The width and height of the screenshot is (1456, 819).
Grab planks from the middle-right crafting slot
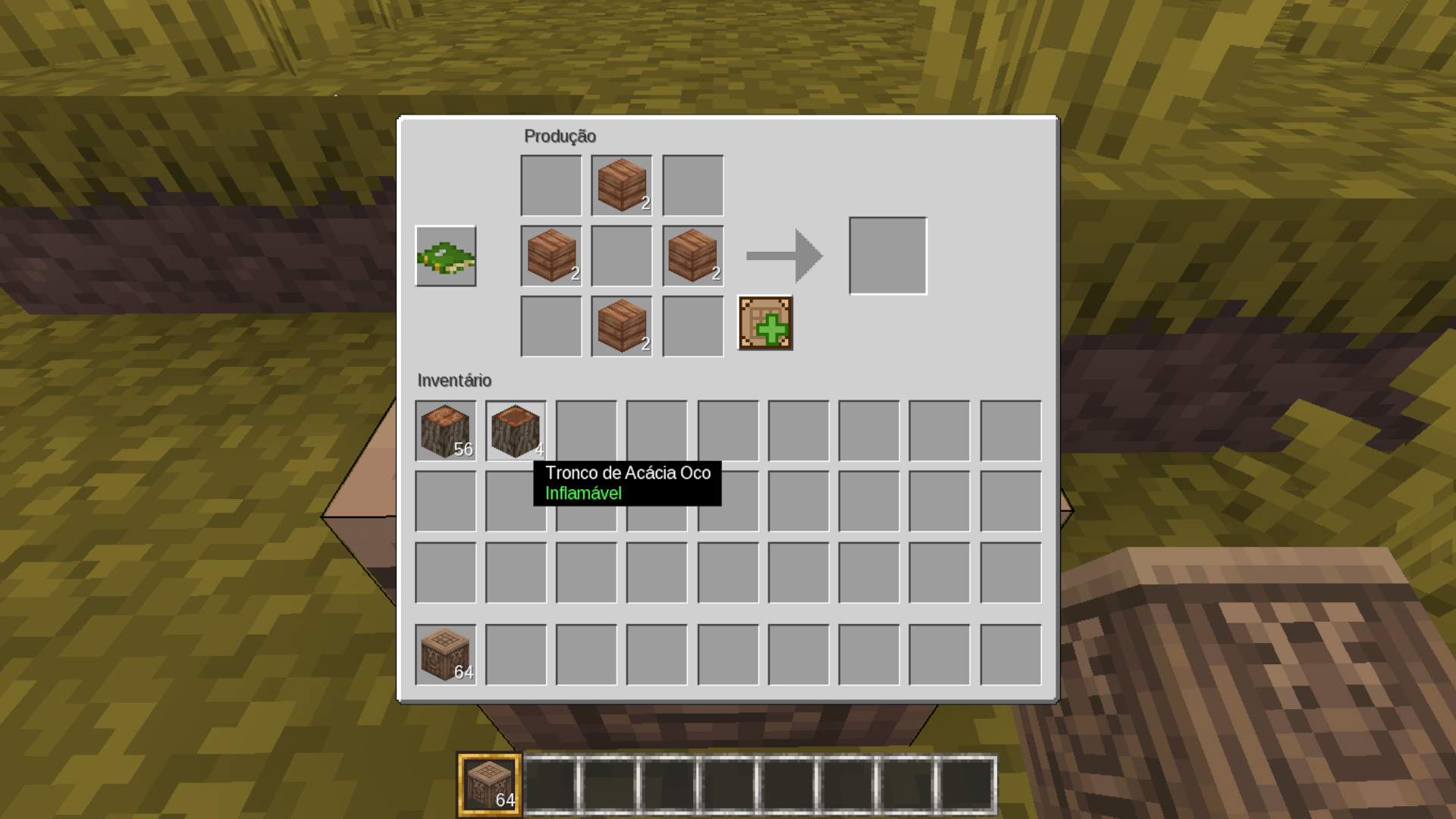[x=692, y=256]
